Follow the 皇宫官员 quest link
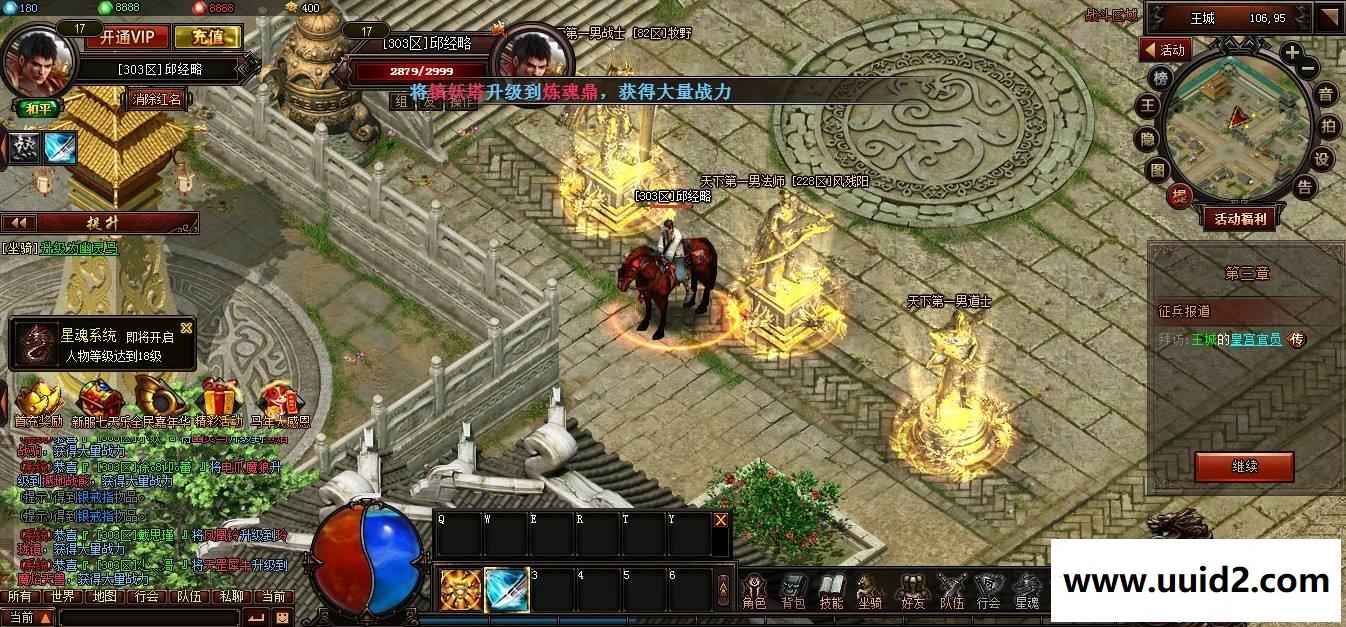The image size is (1346, 627). 1255,340
